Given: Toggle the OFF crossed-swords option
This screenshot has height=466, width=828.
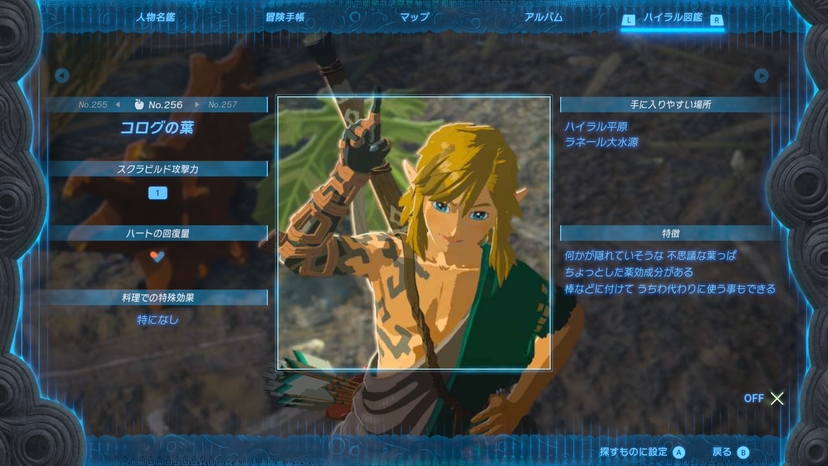Looking at the screenshot, I should [765, 398].
